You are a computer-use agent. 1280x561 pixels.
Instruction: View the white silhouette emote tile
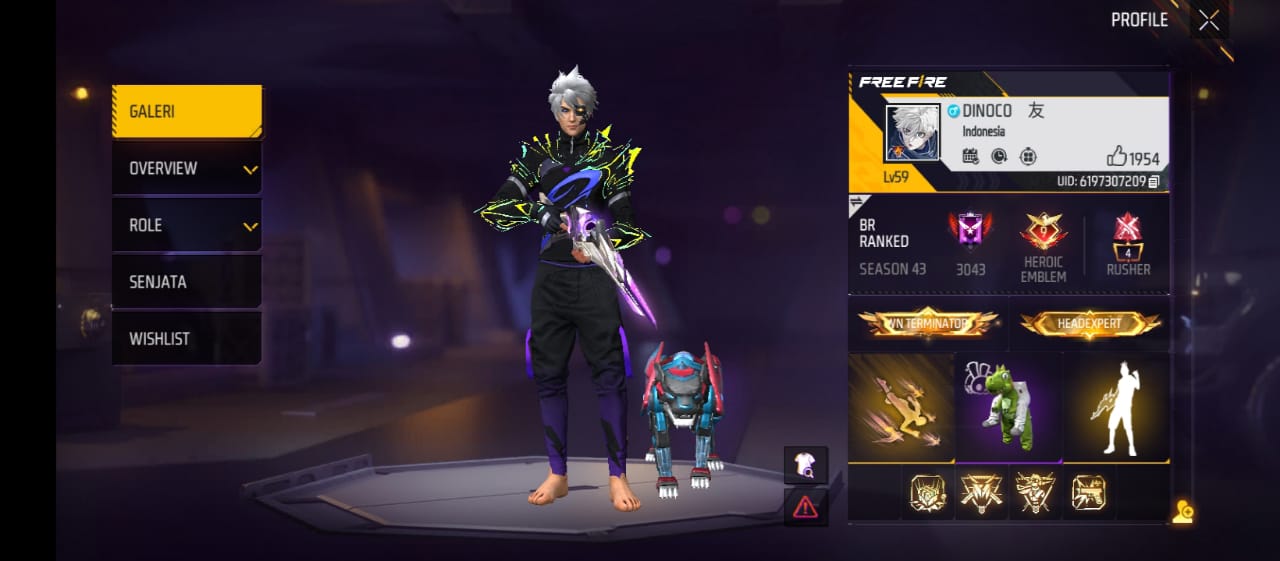(1118, 407)
